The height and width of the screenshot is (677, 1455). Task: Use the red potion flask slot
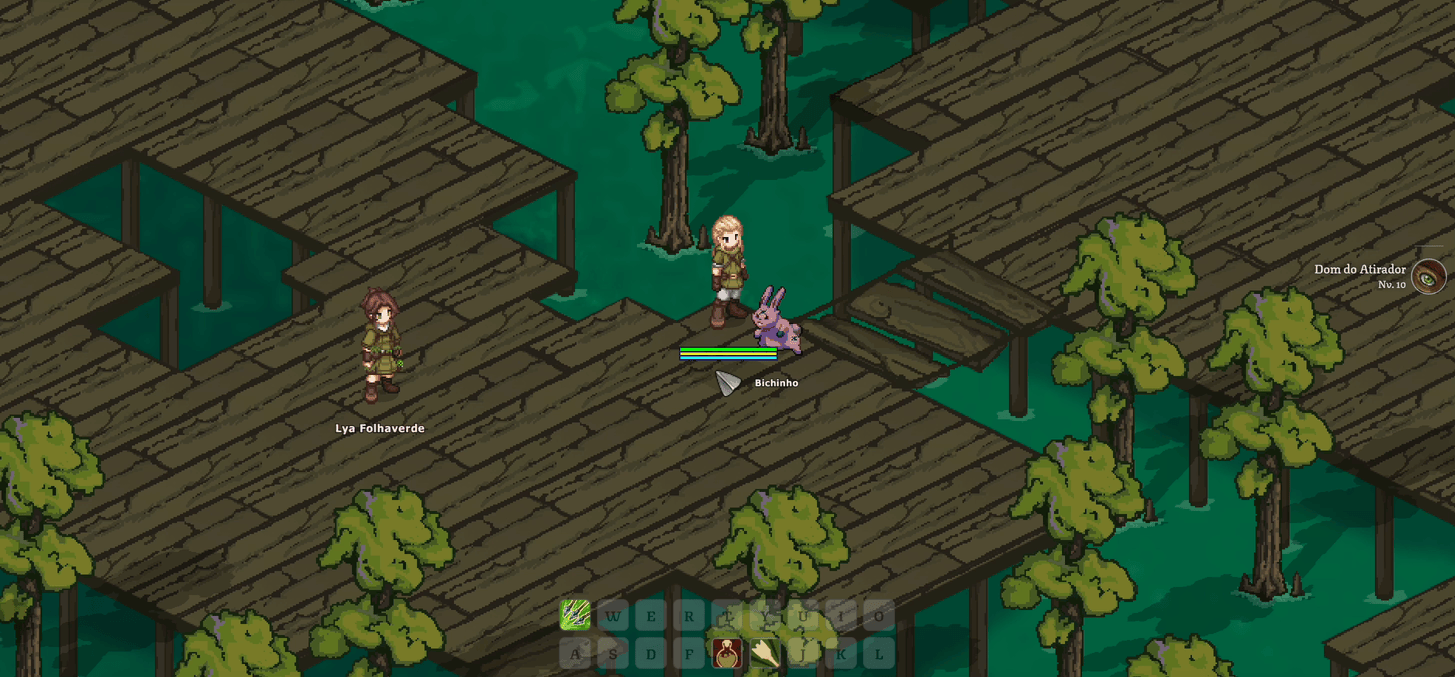coord(727,654)
